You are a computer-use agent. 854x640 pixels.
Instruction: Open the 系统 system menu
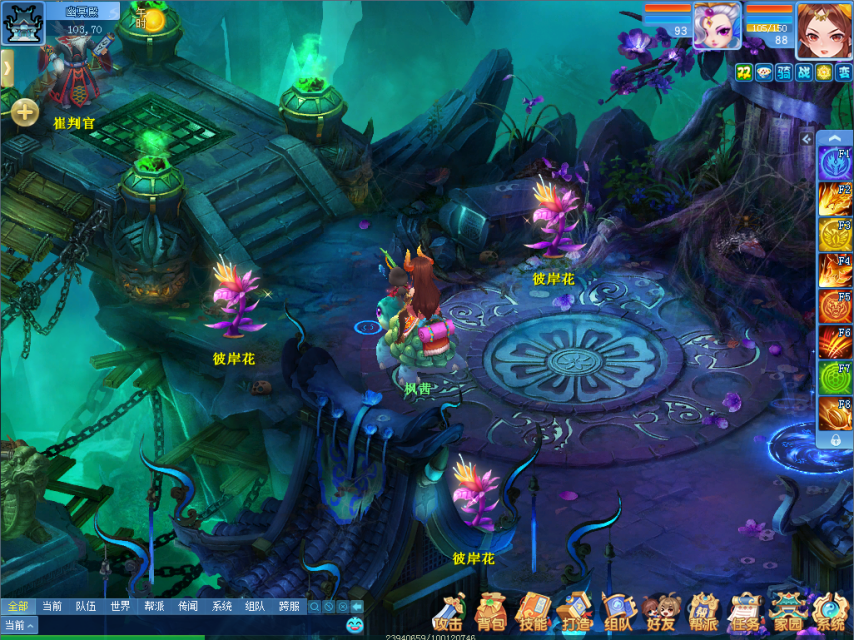point(830,609)
